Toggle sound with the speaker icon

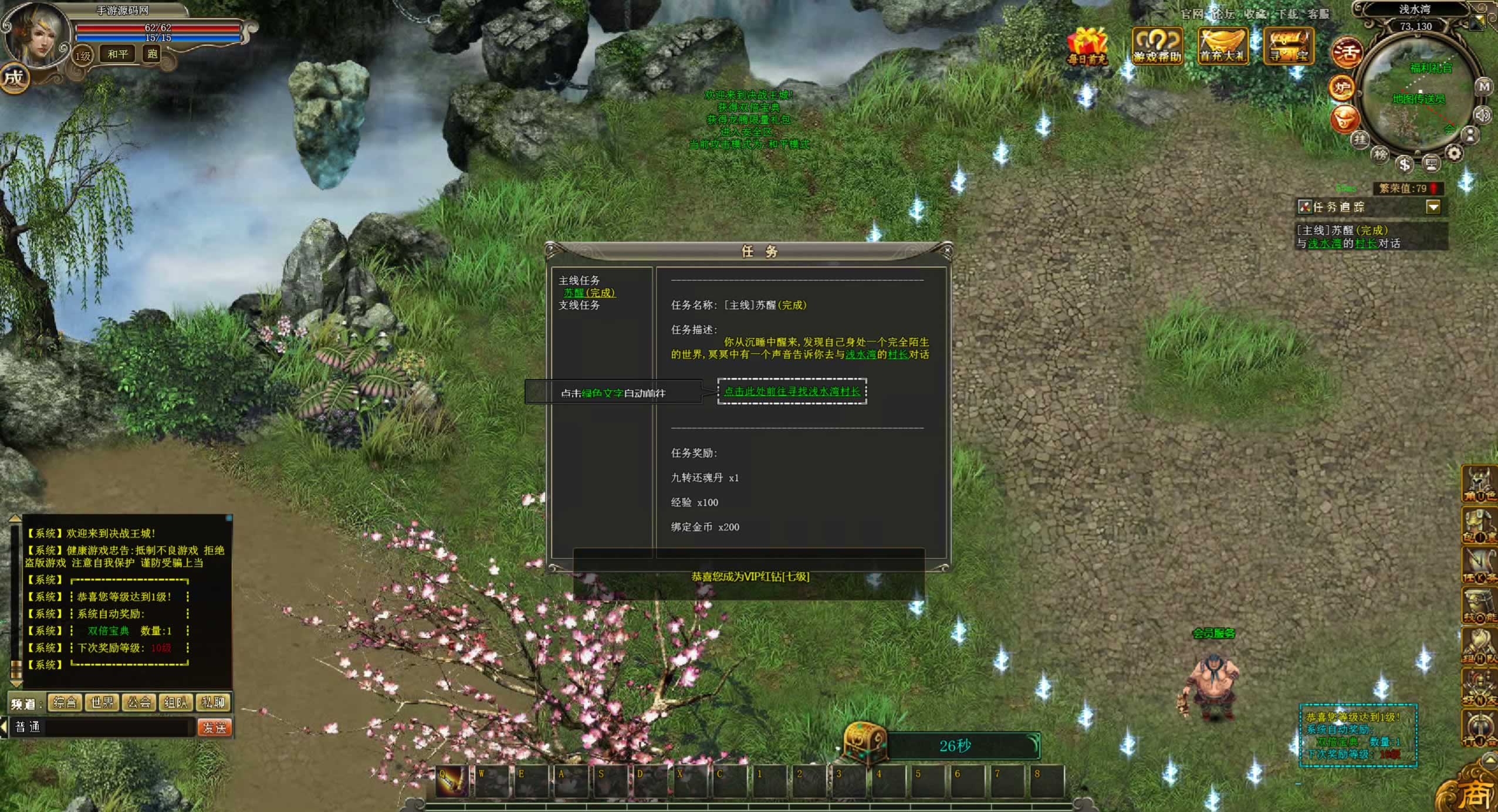tap(1483, 114)
